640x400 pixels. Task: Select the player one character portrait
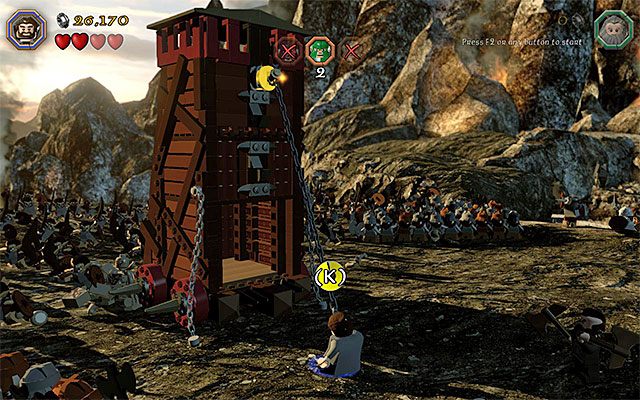pos(26,27)
